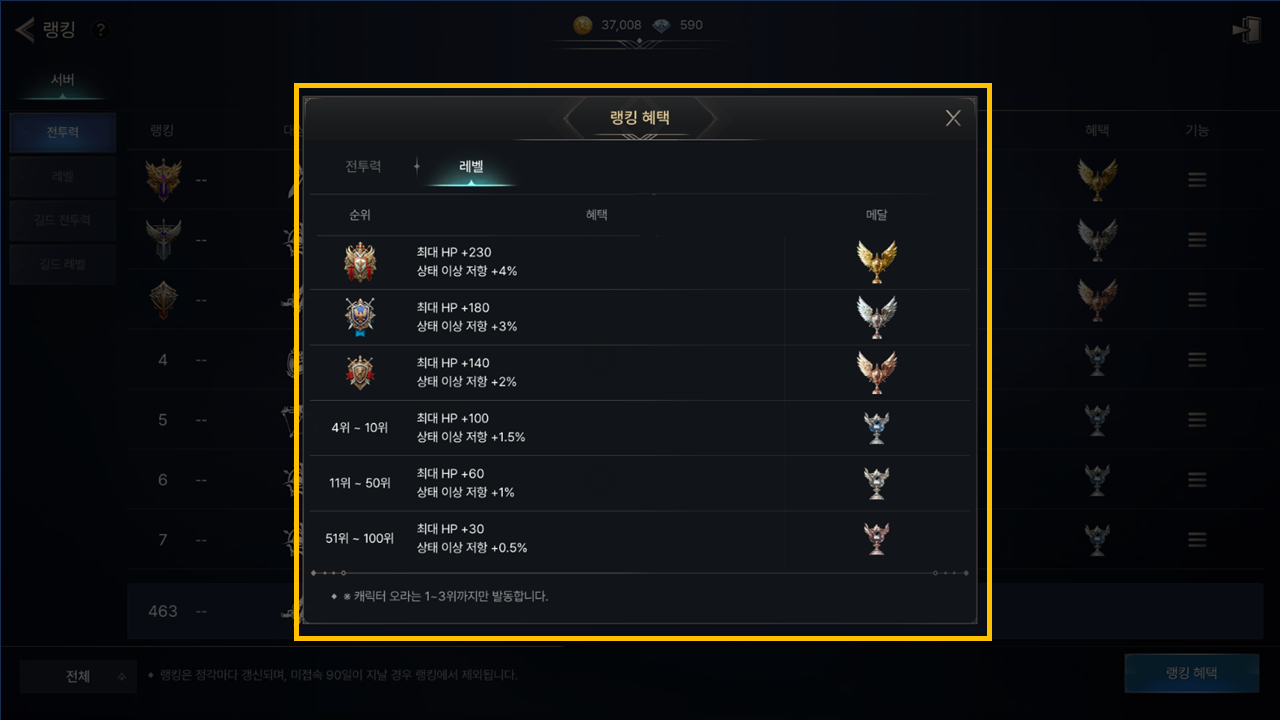Image resolution: width=1280 pixels, height=720 pixels.
Task: Click the 51위 ~ 100위 reward row
Action: [x=640, y=538]
